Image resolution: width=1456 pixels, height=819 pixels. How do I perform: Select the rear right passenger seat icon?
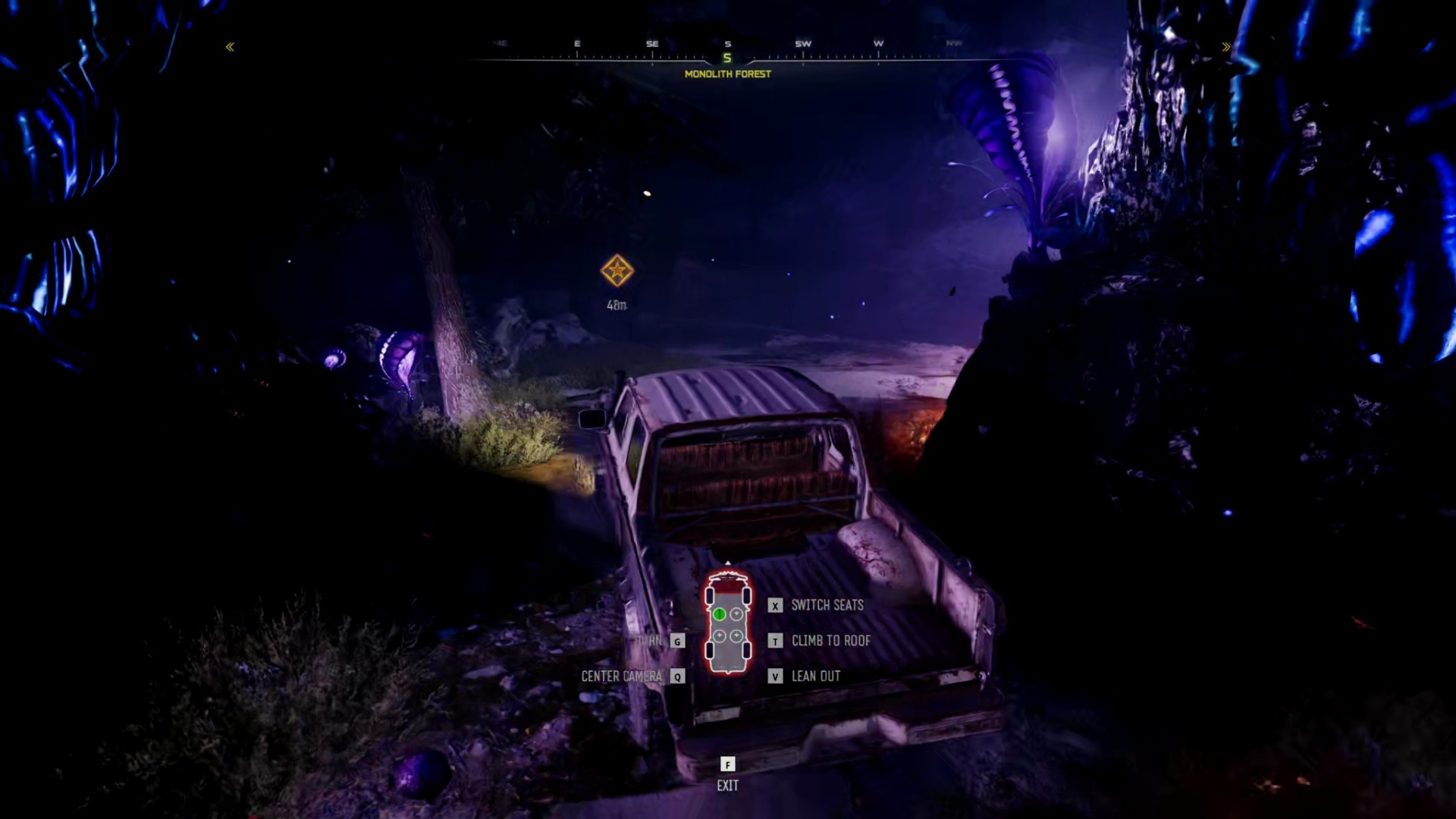pyautogui.click(x=736, y=635)
